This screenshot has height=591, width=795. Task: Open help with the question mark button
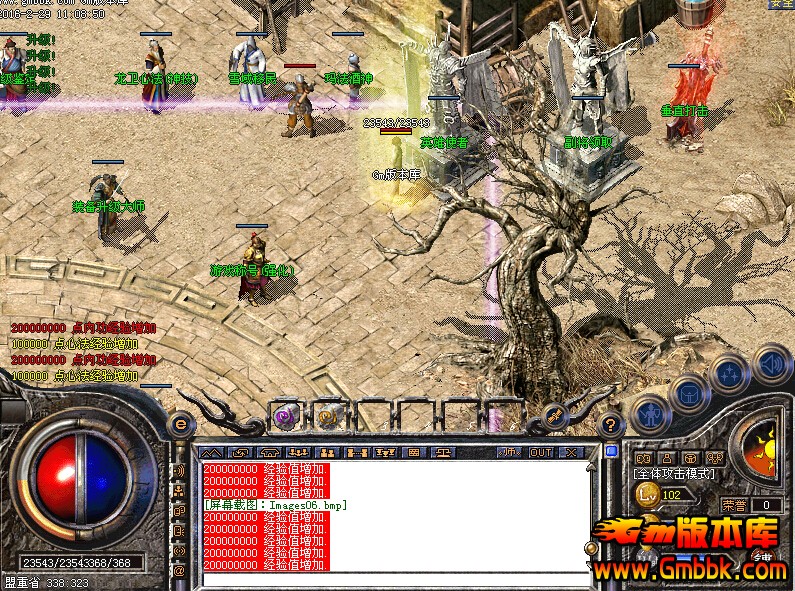(612, 424)
